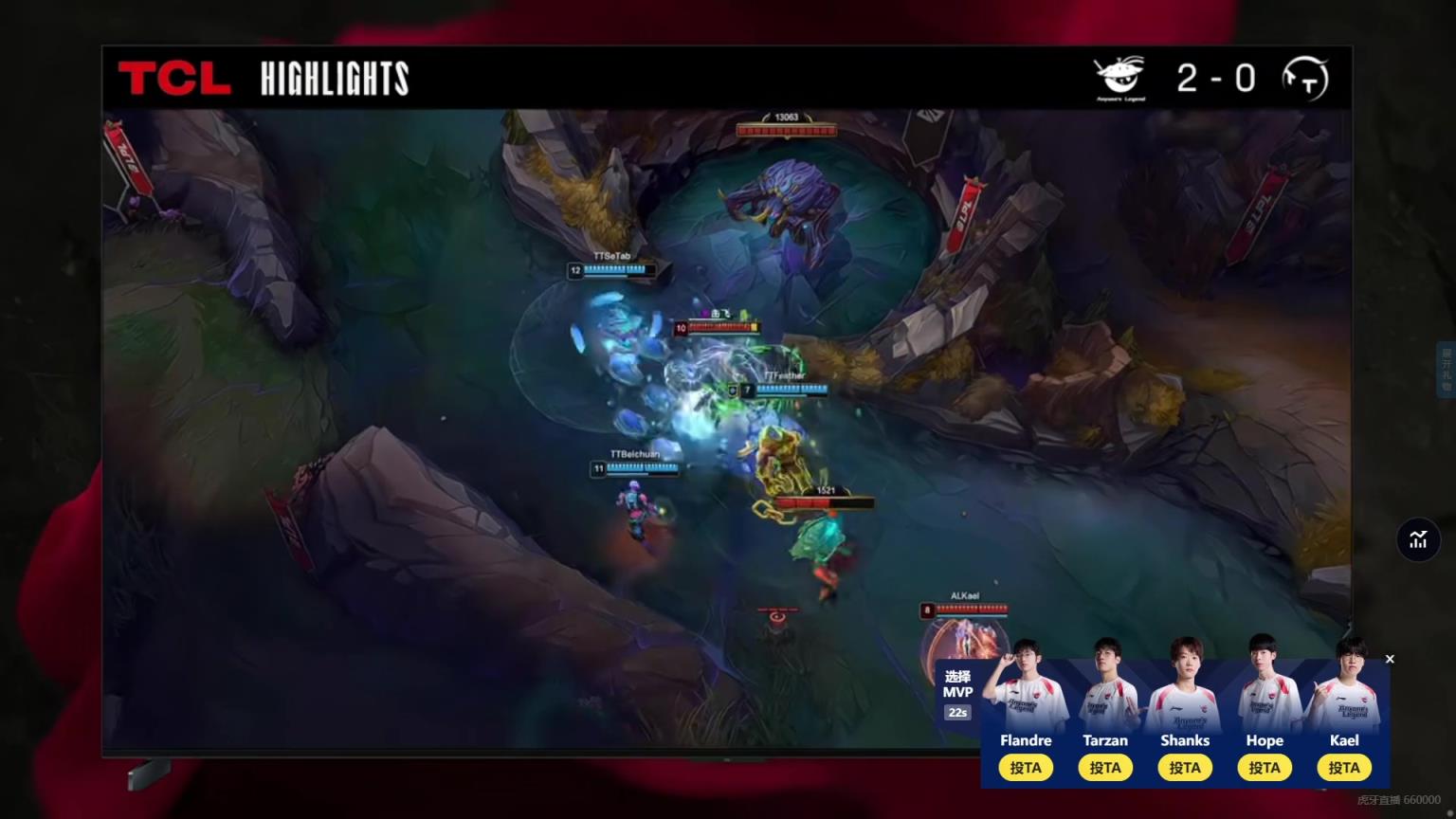Screen dimensions: 1456x819
Task: Select Kael's 投TA vote button
Action: pyautogui.click(x=1344, y=768)
